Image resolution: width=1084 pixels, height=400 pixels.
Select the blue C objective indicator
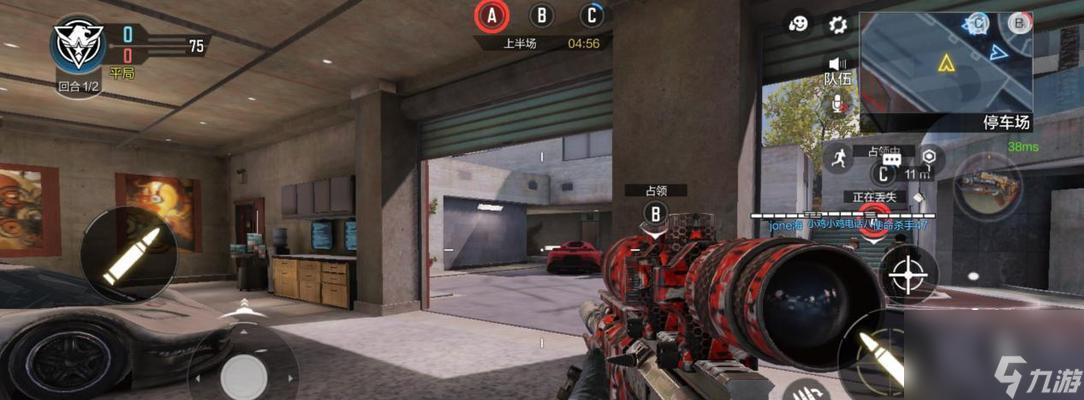(593, 15)
